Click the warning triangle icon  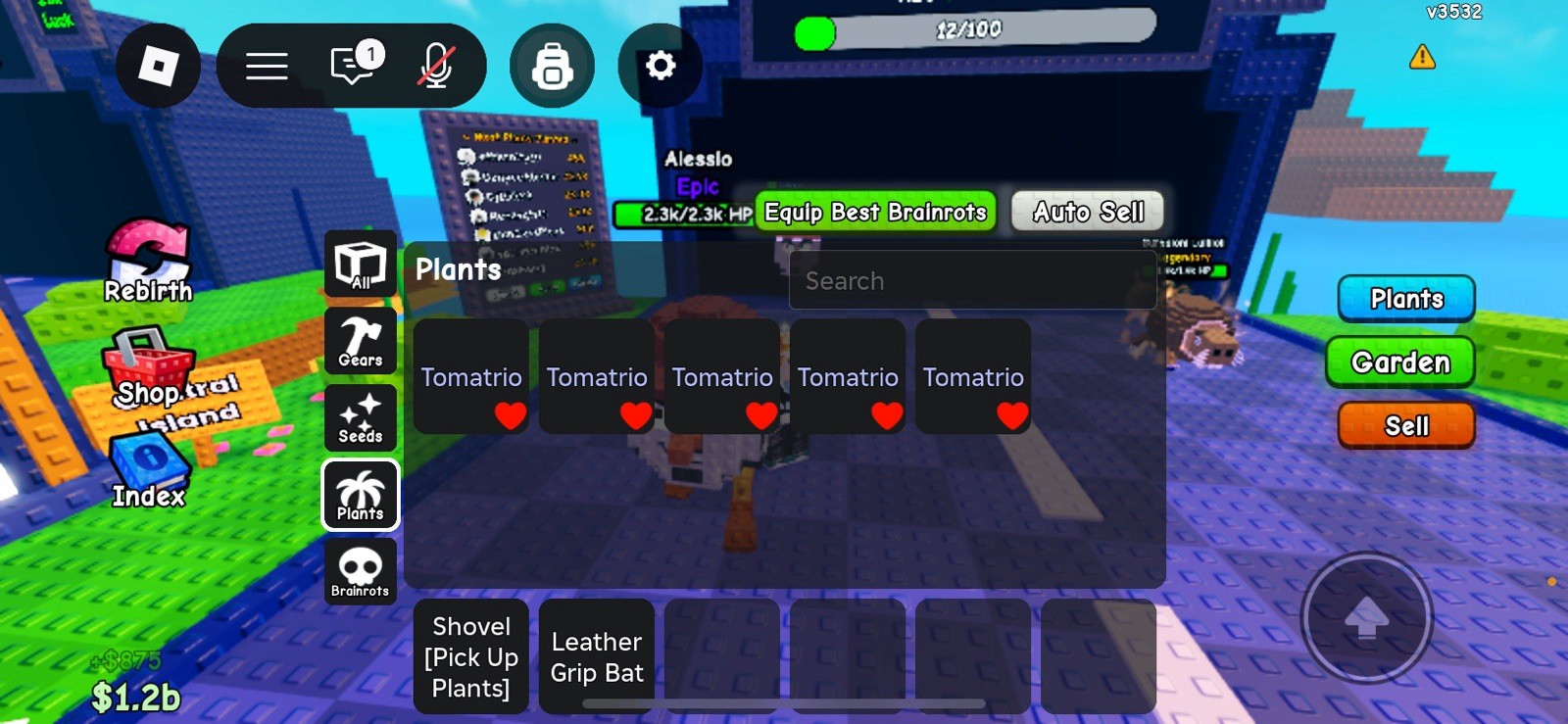pyautogui.click(x=1420, y=59)
